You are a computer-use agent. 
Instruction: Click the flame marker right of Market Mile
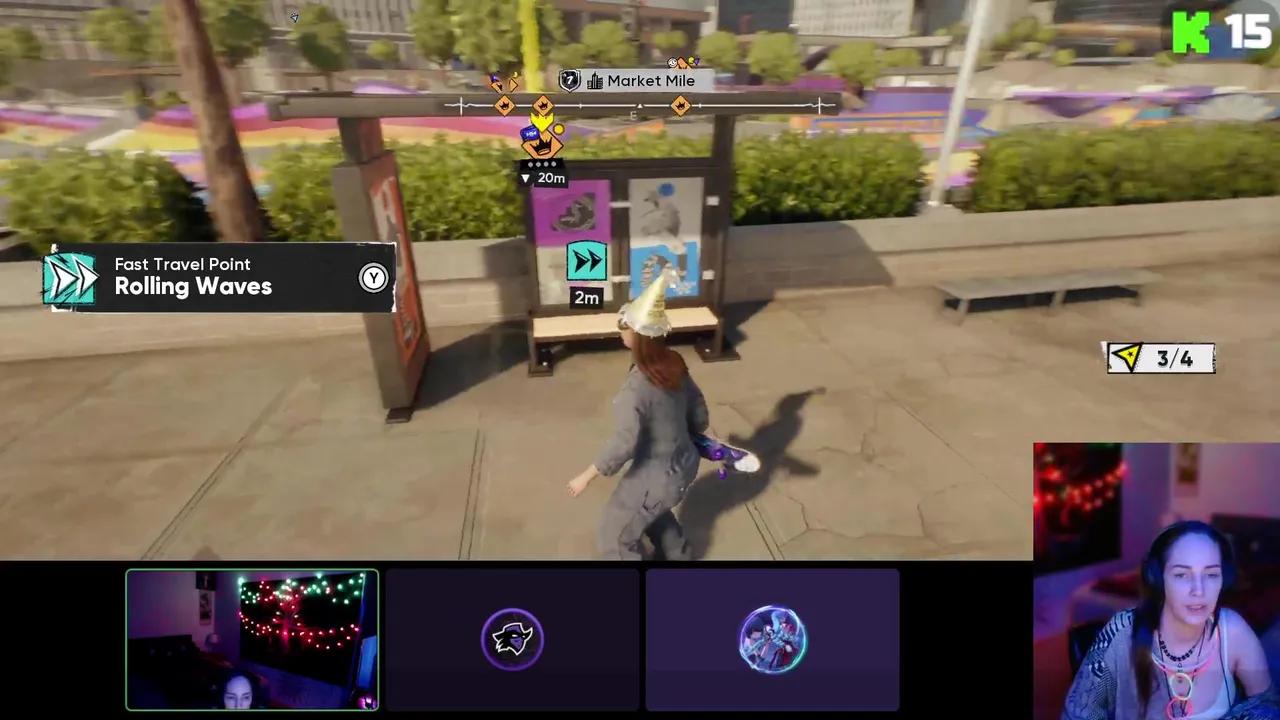pyautogui.click(x=680, y=105)
